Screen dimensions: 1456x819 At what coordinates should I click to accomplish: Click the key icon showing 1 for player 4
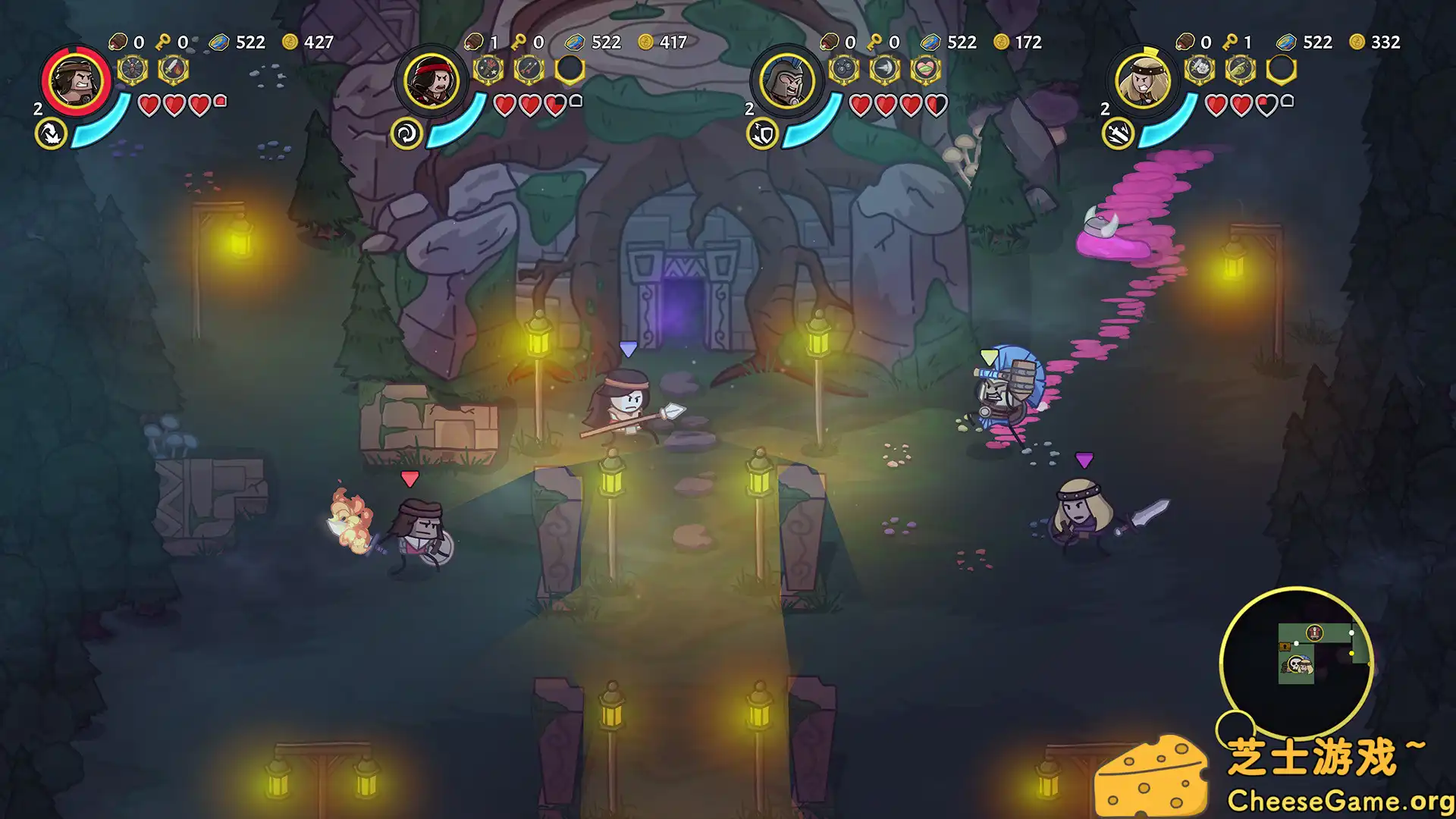(1231, 42)
